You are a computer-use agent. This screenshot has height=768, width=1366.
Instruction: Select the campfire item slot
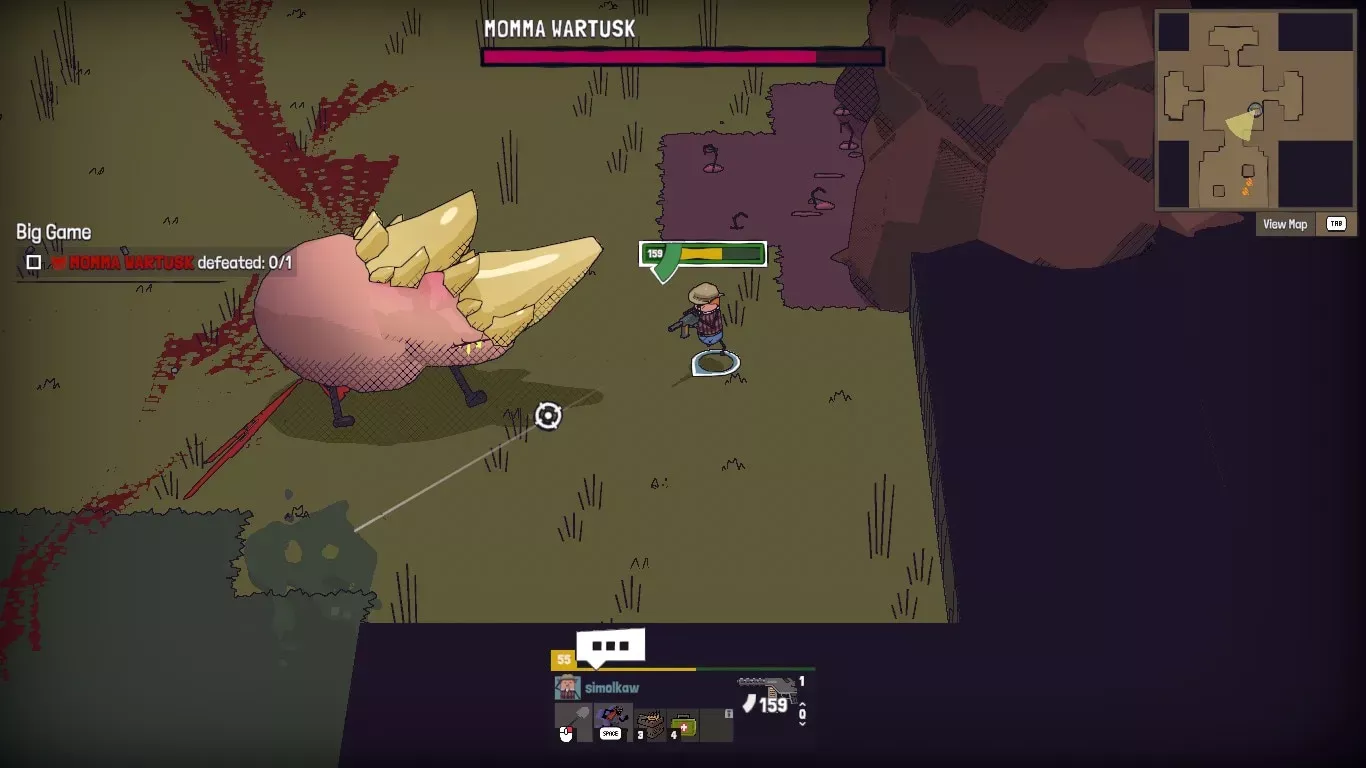point(650,724)
